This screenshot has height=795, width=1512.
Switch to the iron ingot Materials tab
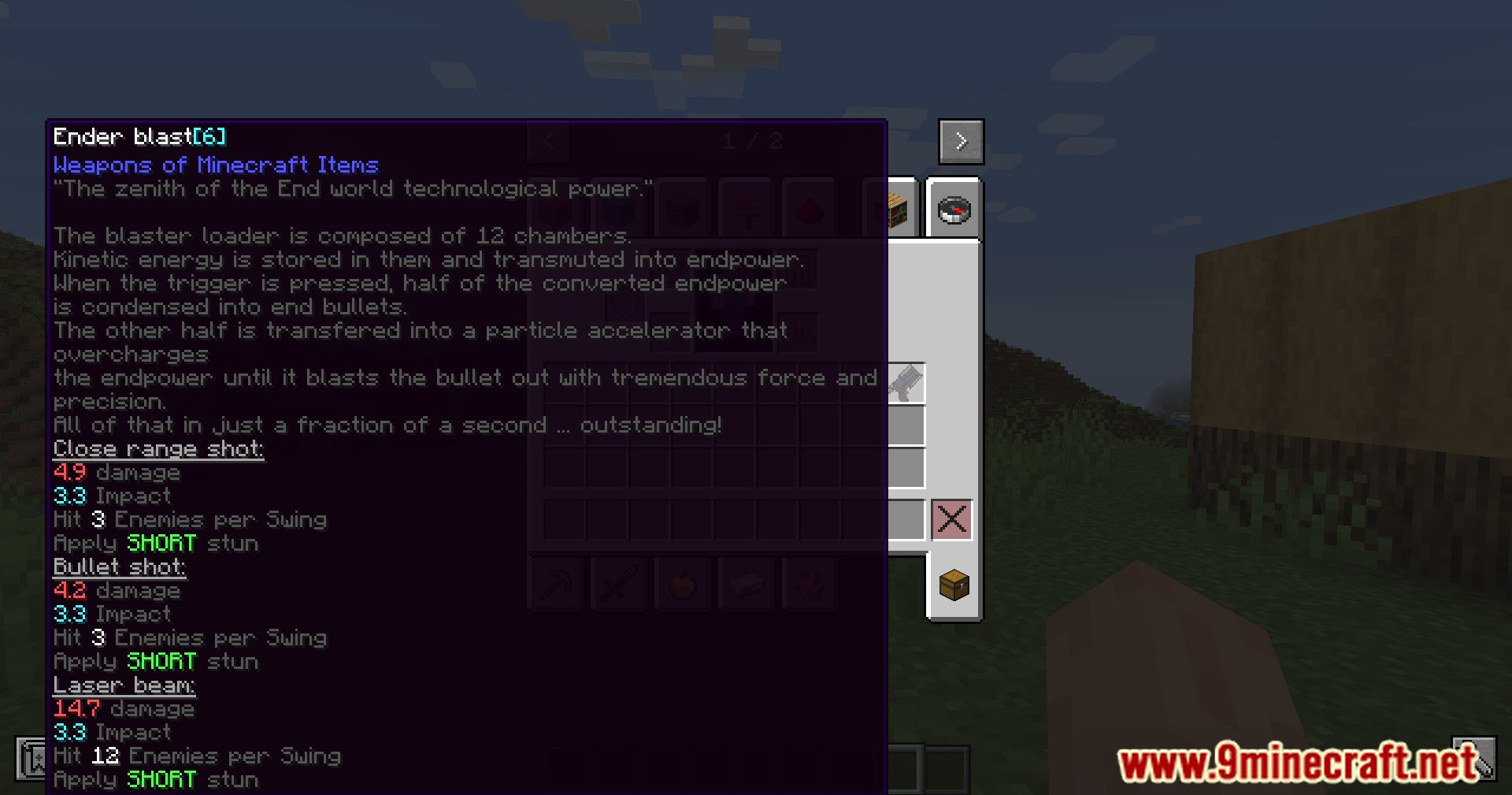(746, 584)
